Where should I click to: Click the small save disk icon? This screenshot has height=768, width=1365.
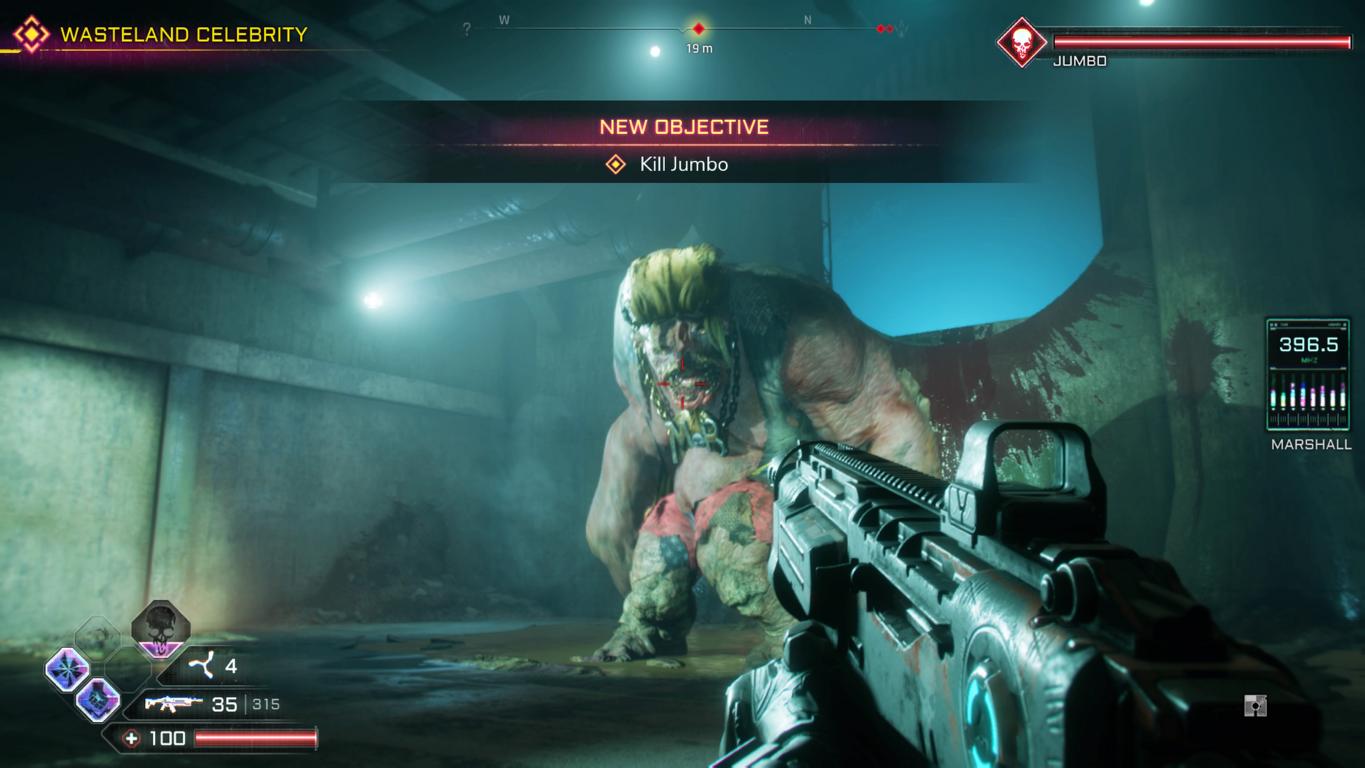pyautogui.click(x=1255, y=706)
